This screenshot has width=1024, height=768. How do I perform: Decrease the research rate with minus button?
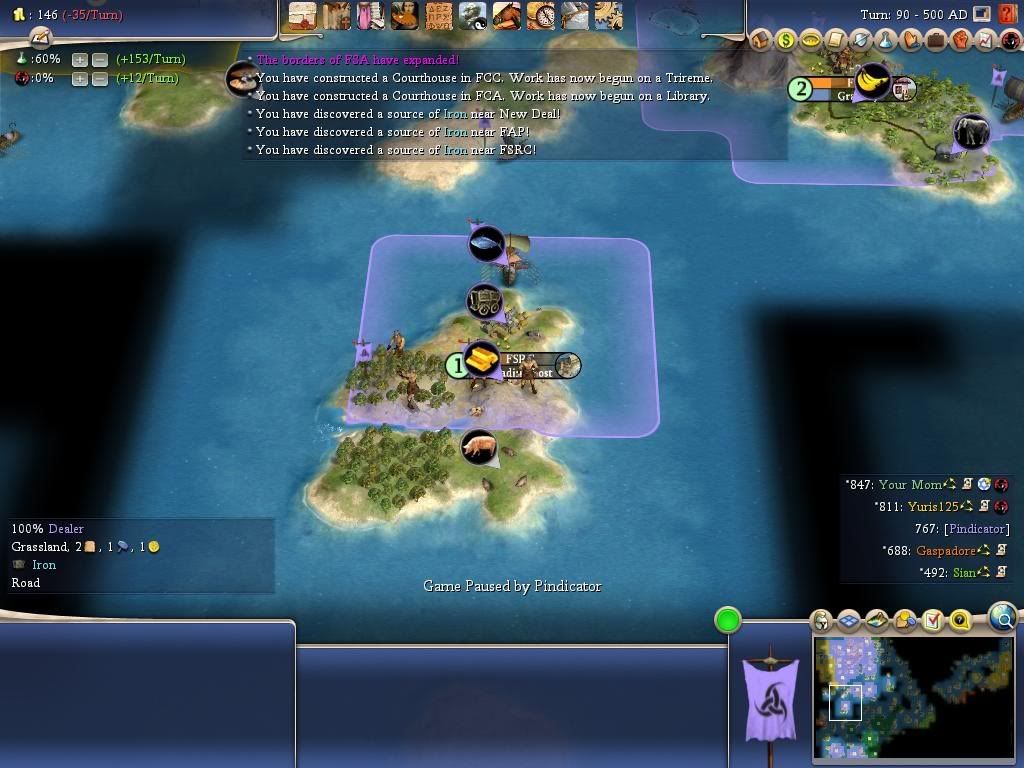[x=99, y=59]
